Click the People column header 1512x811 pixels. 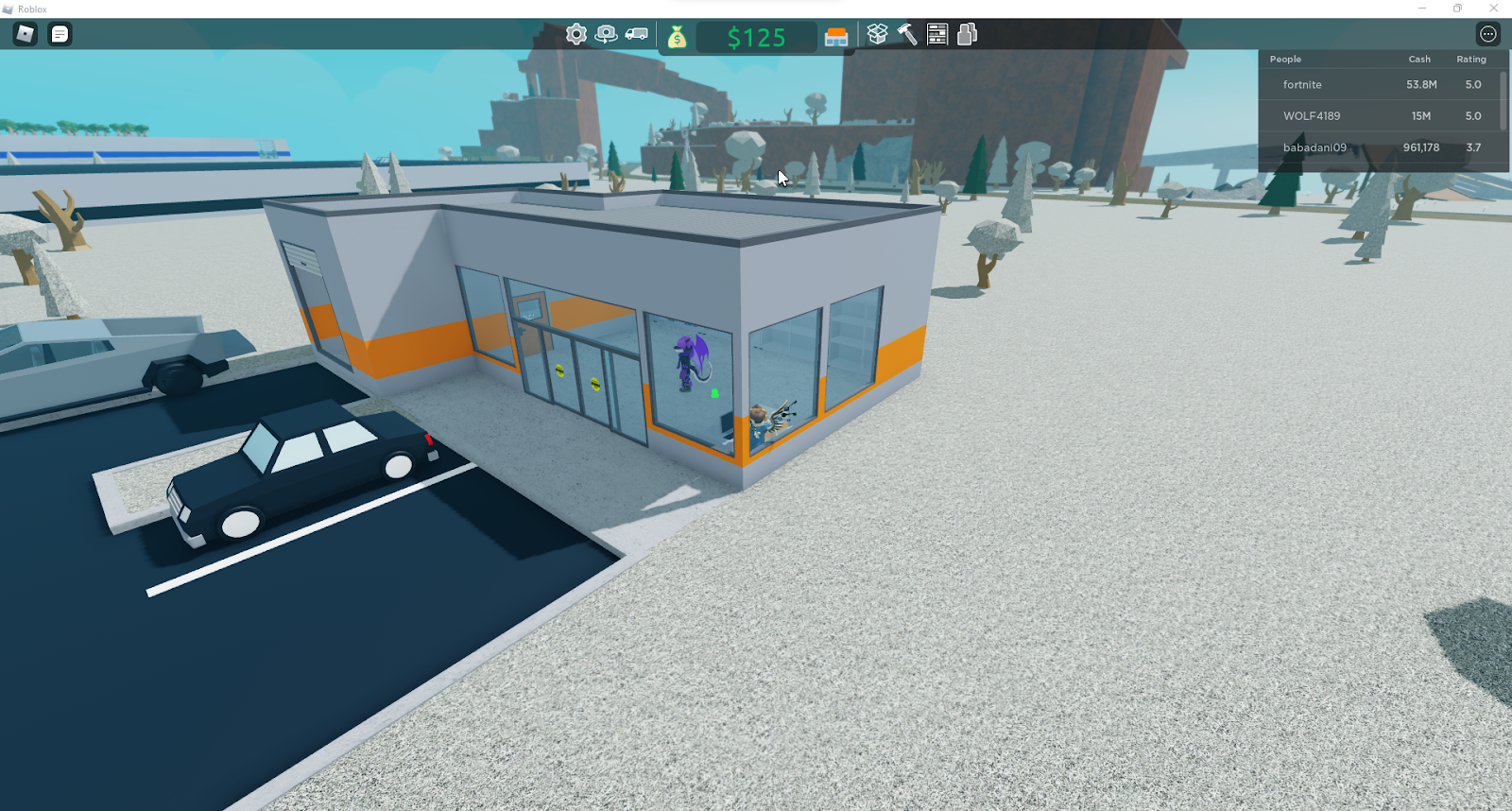[x=1284, y=59]
